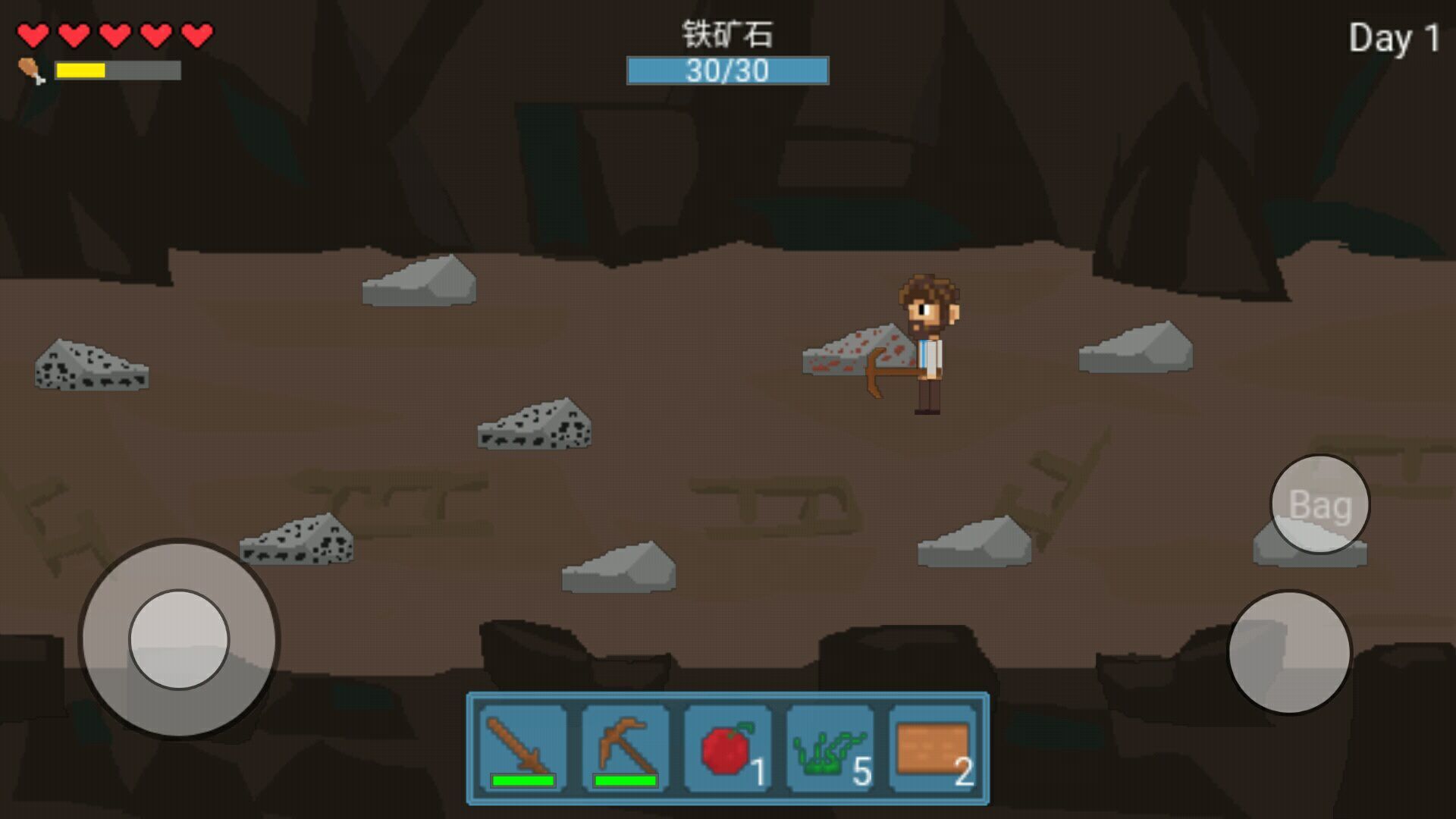Select the wooden sword hotbar slot
The width and height of the screenshot is (1456, 819).
(x=522, y=749)
